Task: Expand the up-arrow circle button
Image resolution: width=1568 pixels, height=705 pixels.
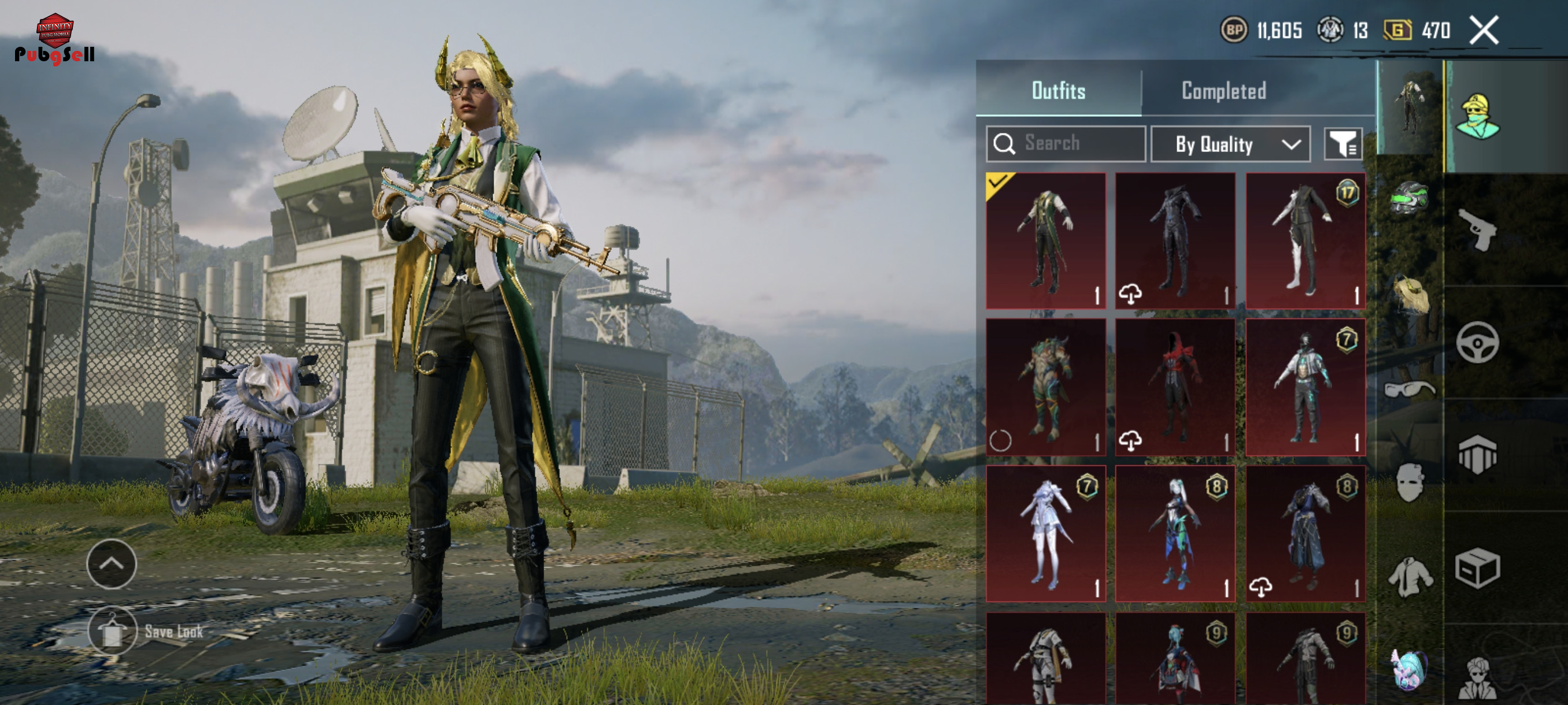Action: pos(112,564)
